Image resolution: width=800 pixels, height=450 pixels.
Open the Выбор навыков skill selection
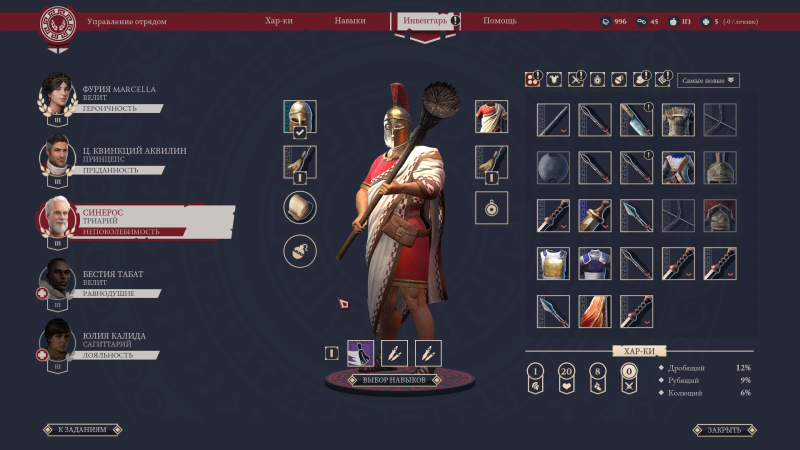point(393,380)
